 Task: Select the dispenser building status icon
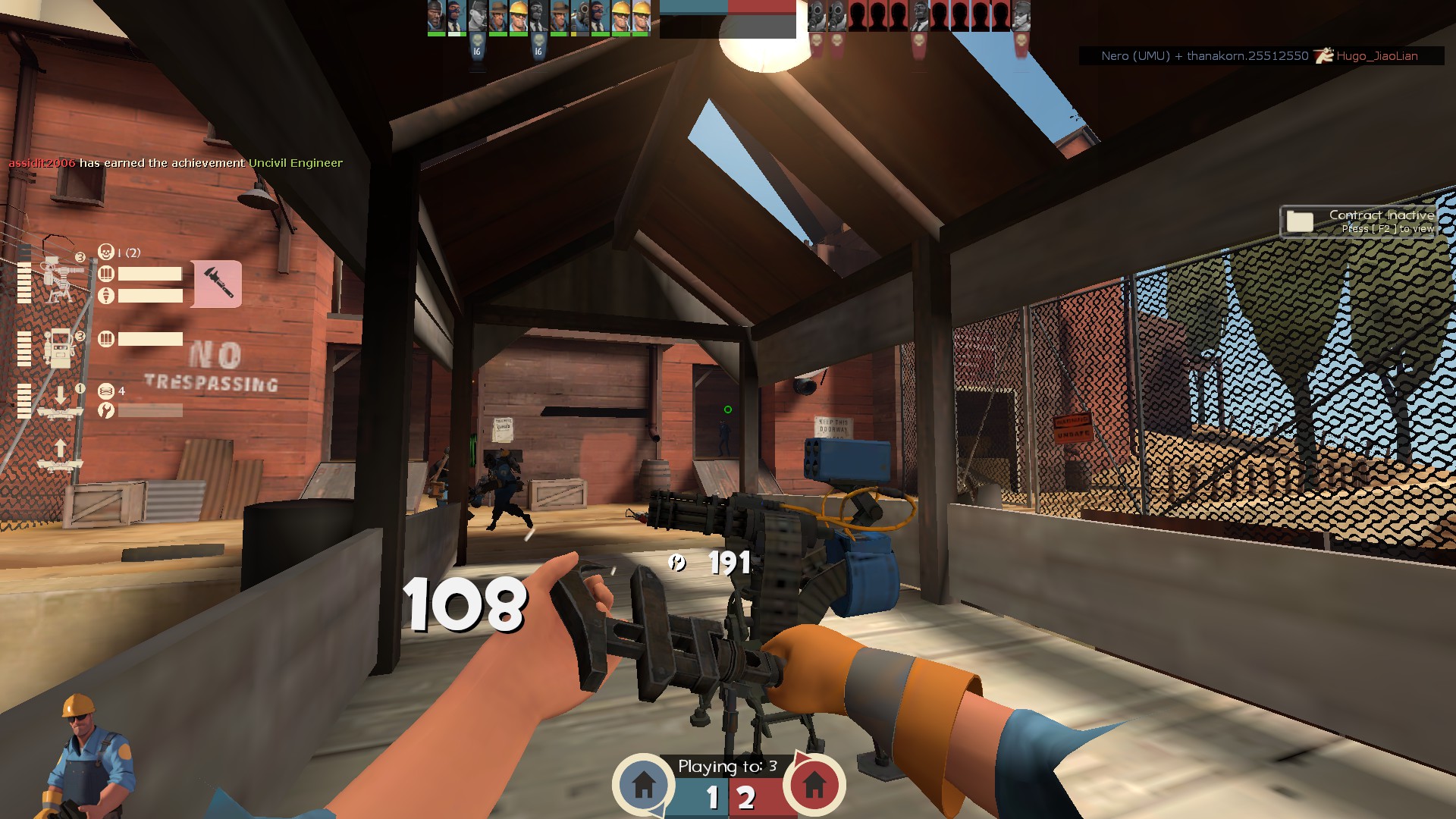(58, 348)
